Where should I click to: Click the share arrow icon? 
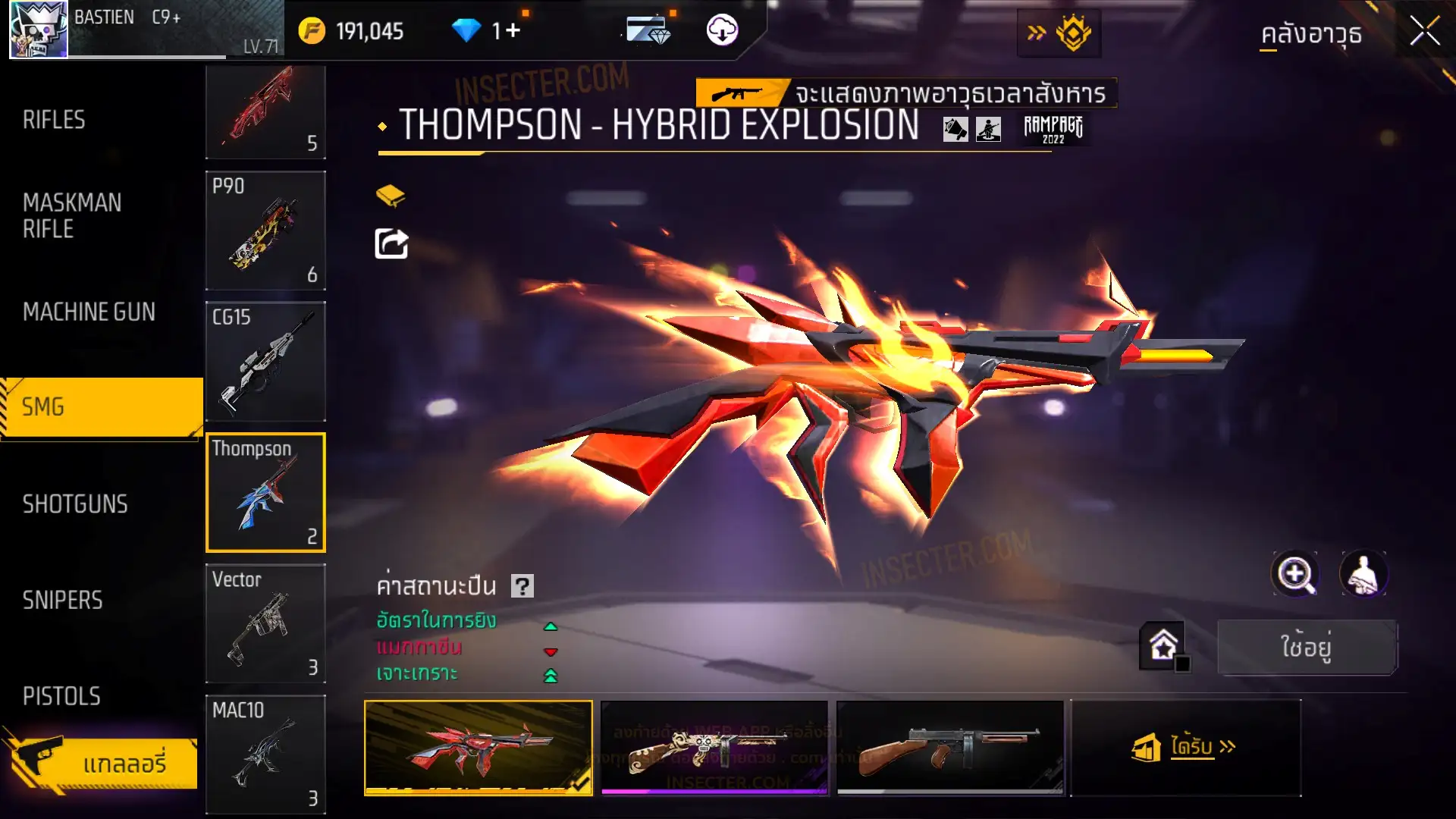(391, 244)
